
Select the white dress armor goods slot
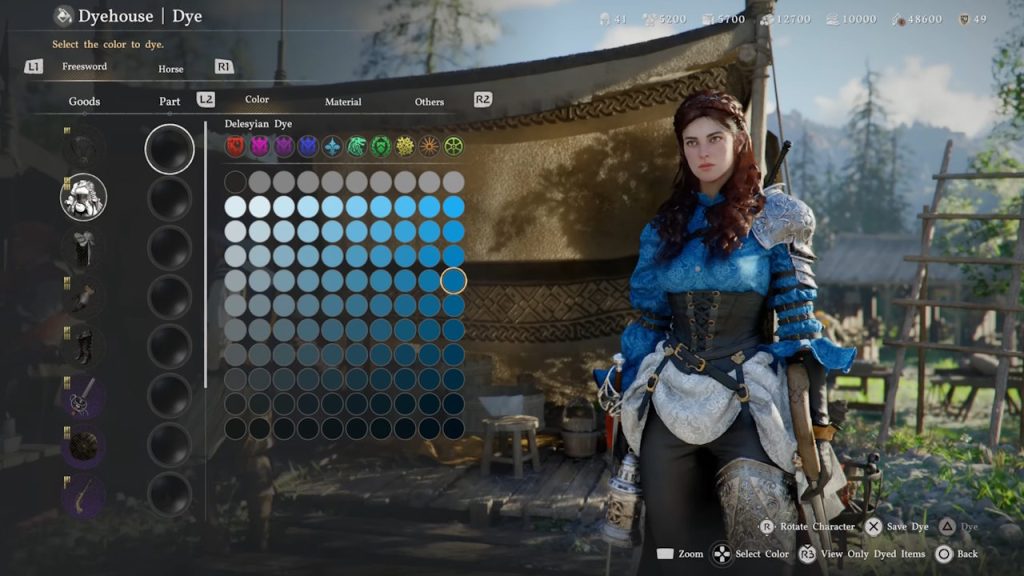pos(84,197)
